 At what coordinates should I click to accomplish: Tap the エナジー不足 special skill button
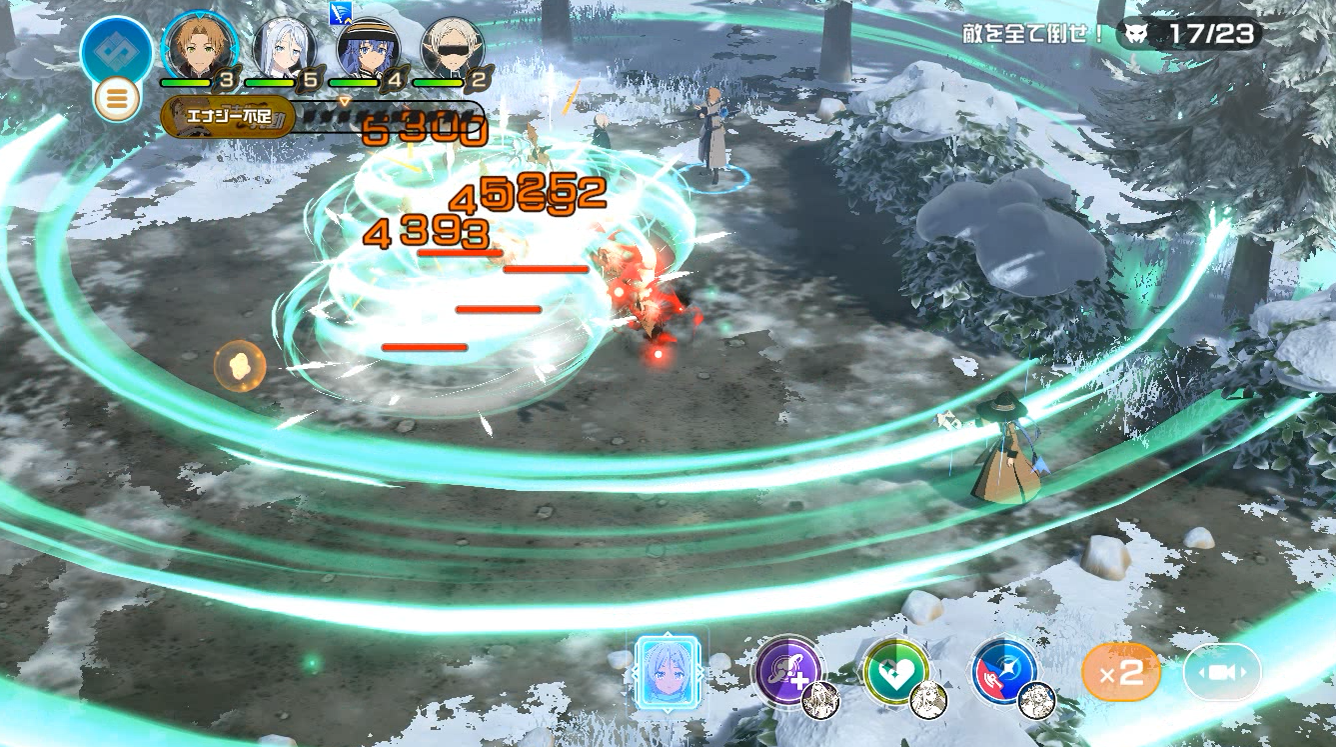point(228,117)
